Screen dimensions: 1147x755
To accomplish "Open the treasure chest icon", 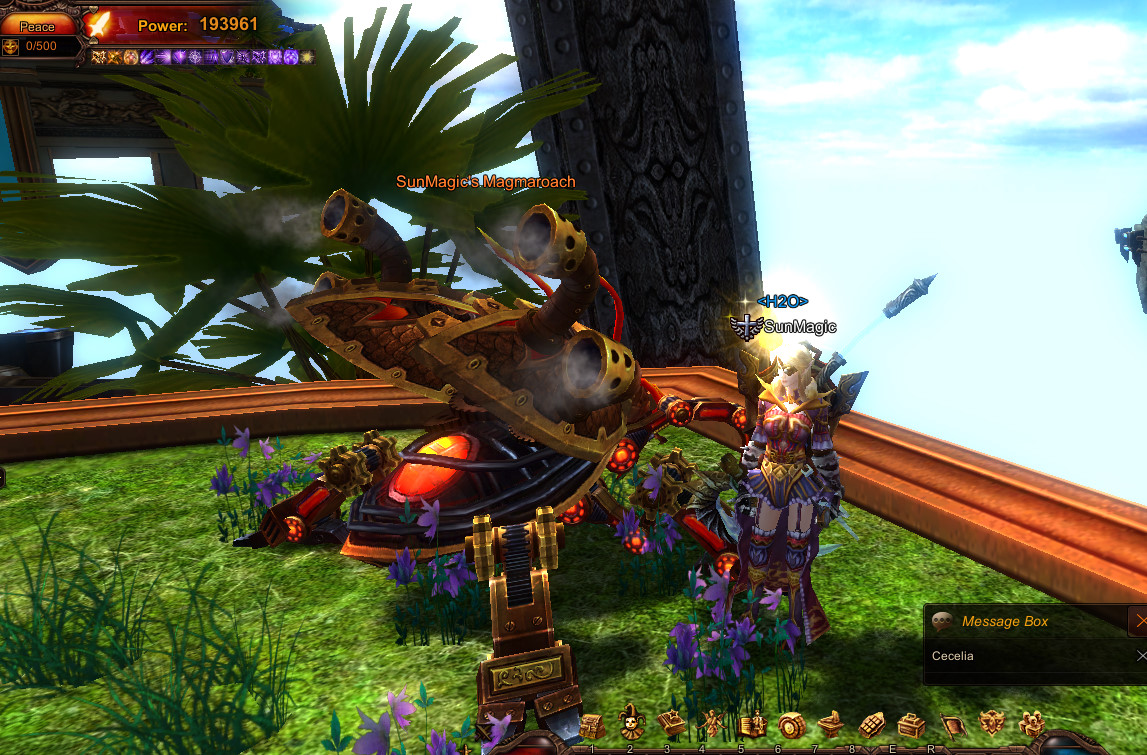I will click(910, 724).
